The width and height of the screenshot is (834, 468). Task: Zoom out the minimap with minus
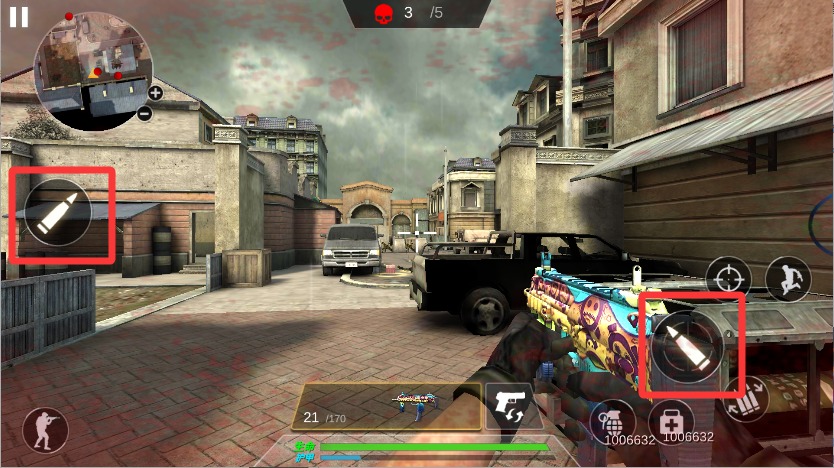click(145, 113)
